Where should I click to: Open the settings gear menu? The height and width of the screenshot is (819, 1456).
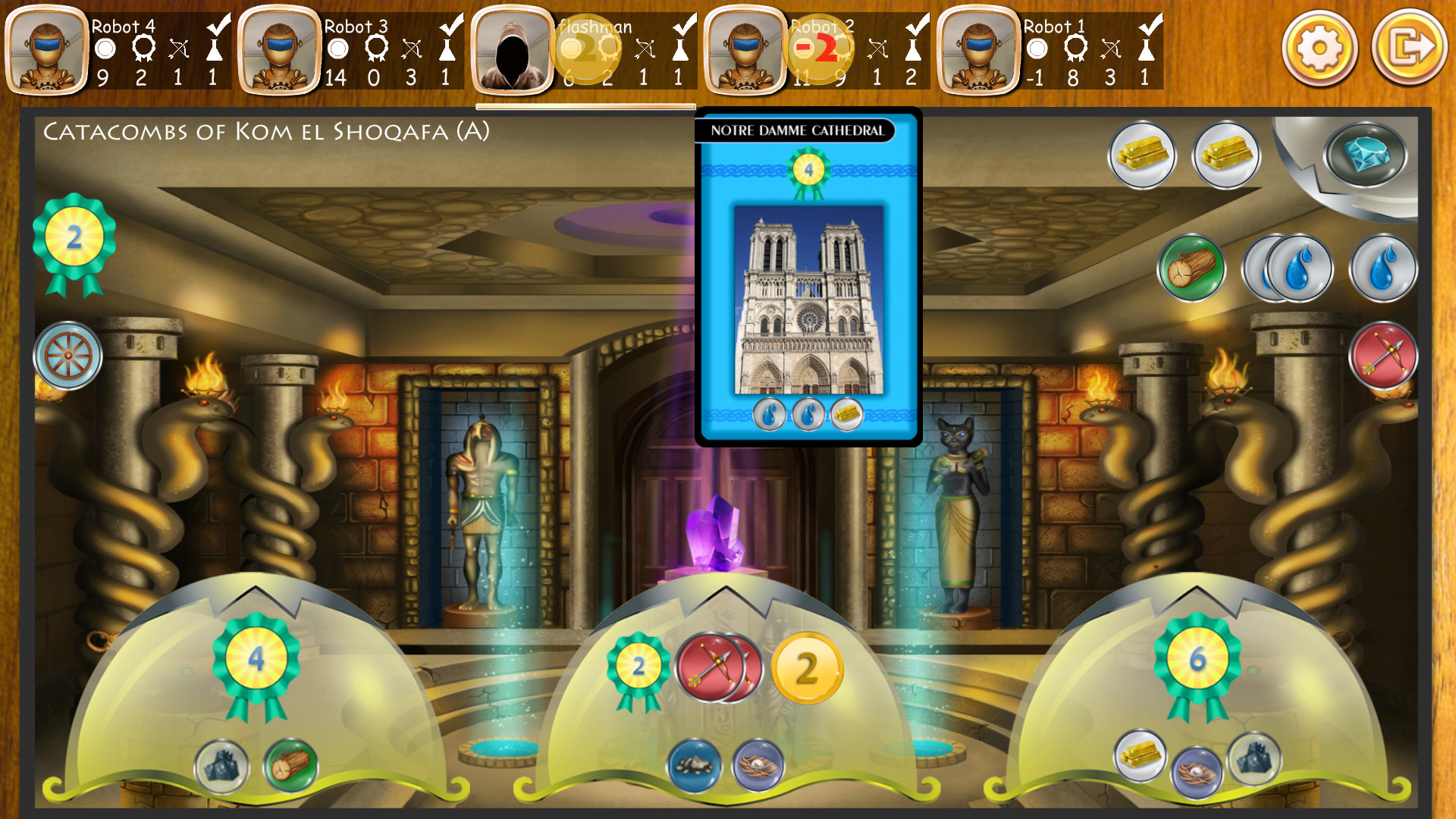1319,49
